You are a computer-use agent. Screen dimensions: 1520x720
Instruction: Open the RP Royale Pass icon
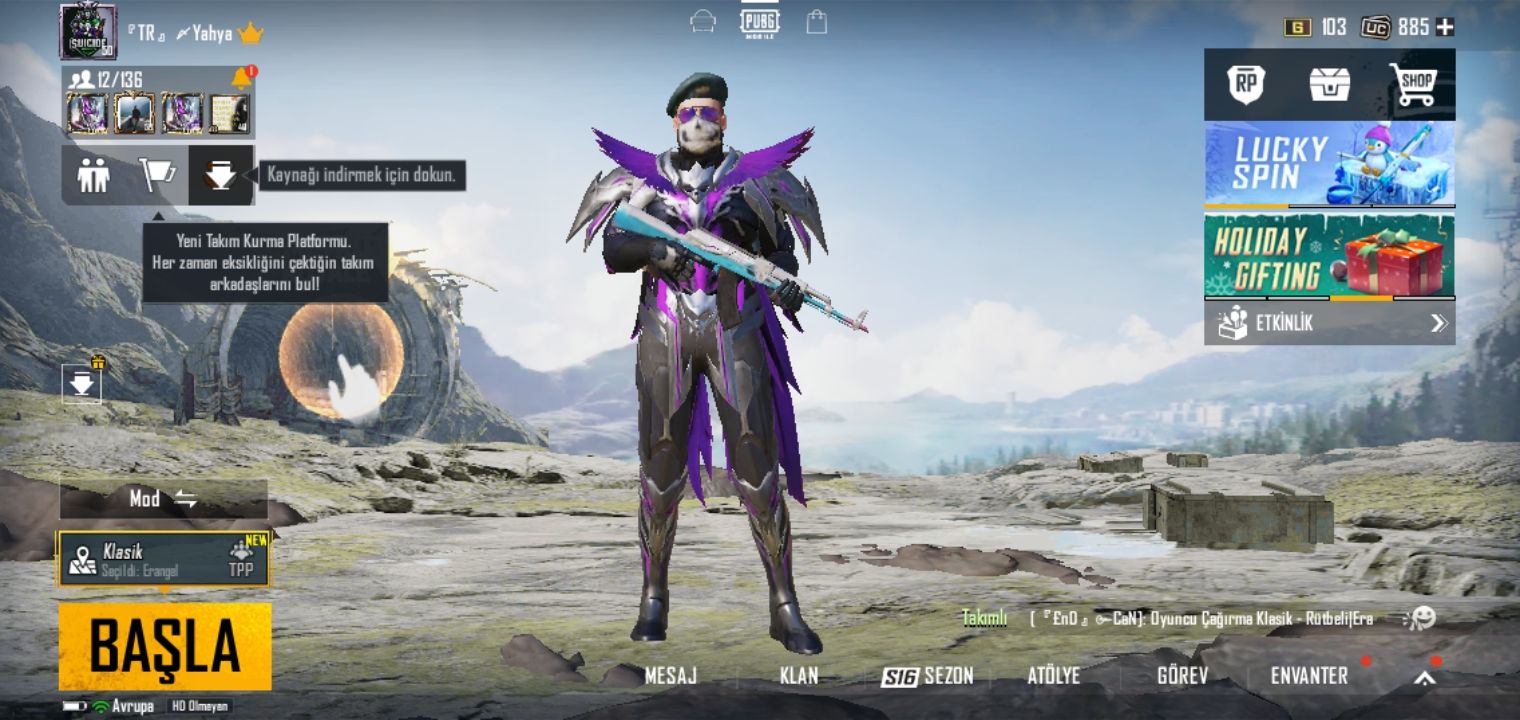click(1246, 85)
